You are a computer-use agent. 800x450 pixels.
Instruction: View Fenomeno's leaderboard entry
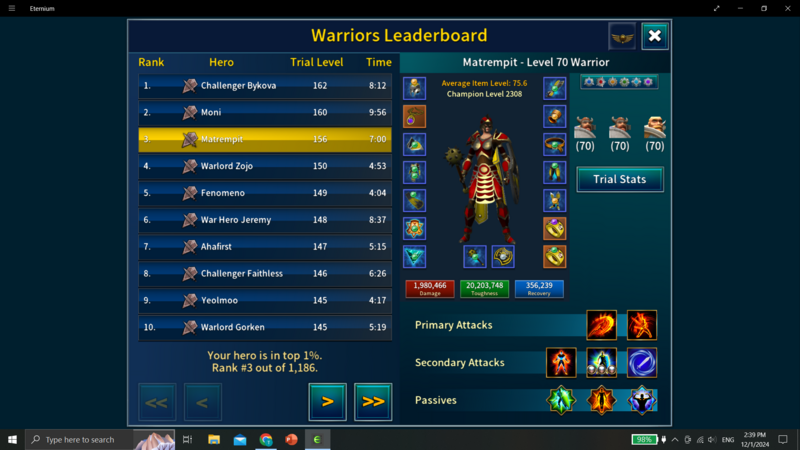(265, 193)
